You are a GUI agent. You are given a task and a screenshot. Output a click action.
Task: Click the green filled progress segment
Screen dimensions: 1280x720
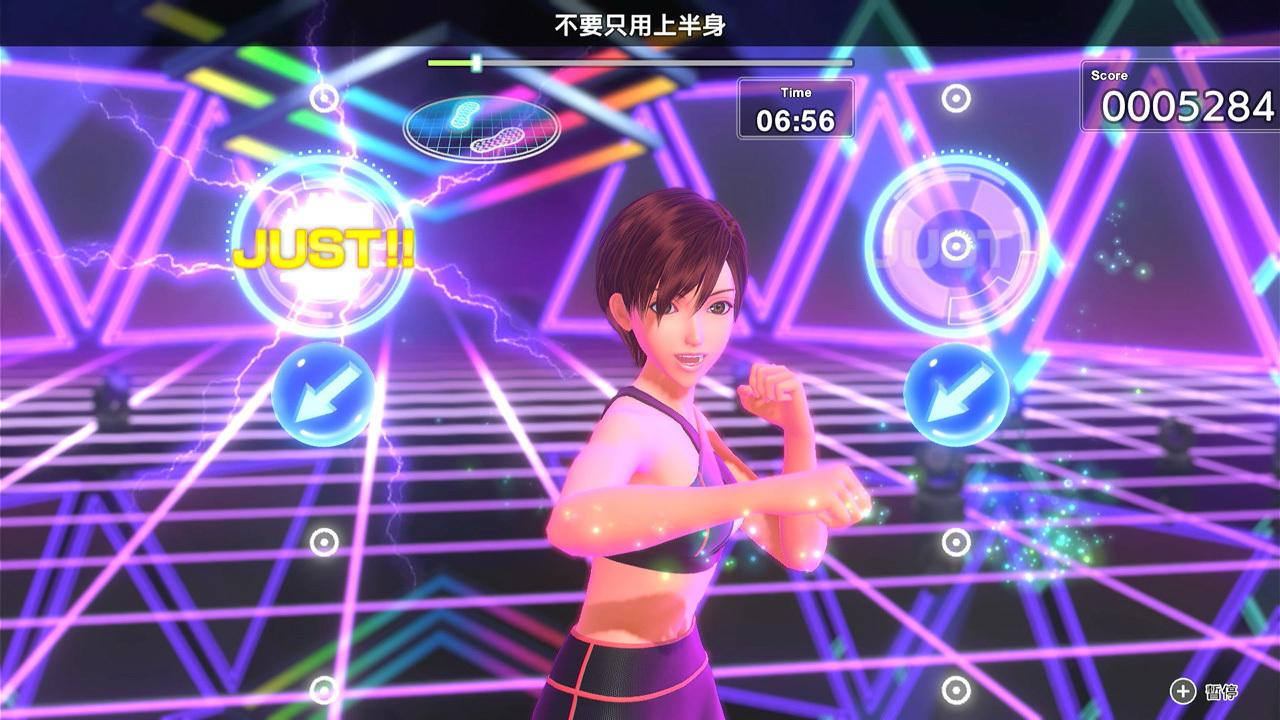click(448, 63)
